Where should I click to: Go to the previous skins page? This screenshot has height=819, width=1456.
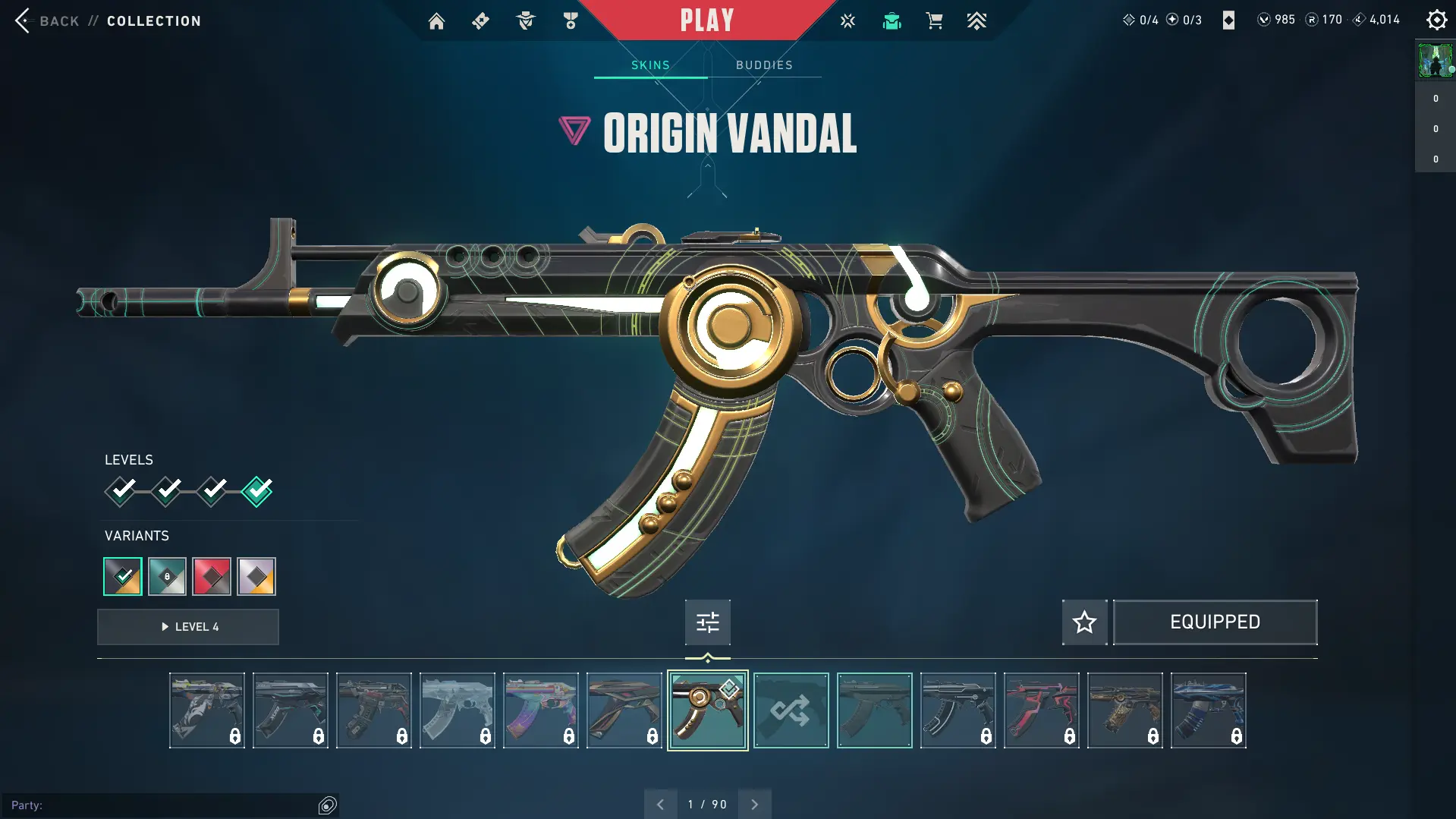coord(660,805)
